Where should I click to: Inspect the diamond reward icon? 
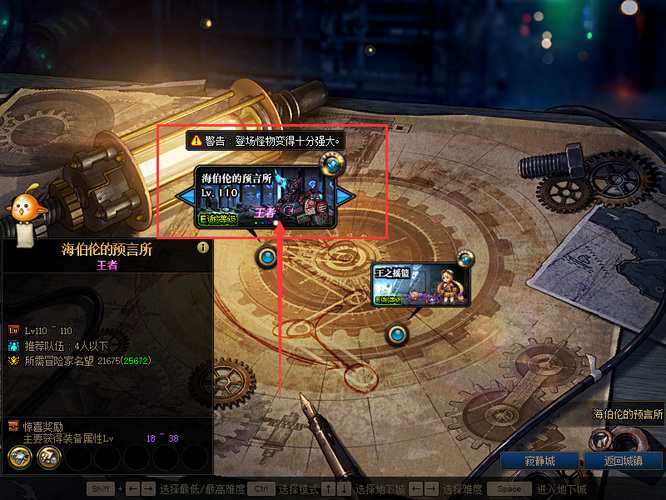point(20,457)
